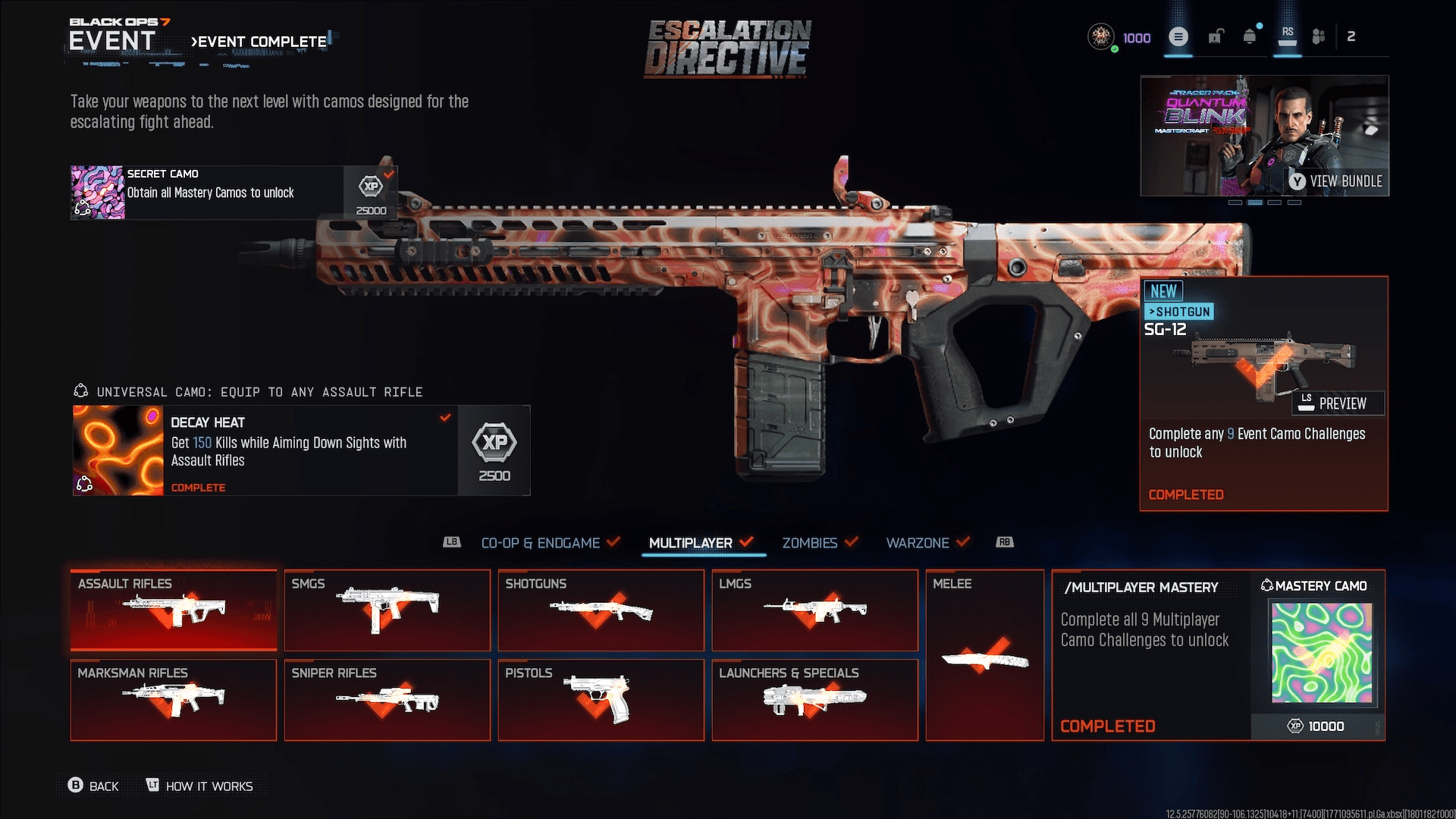Image resolution: width=1456 pixels, height=819 pixels.
Task: Select the LMGs weapon category
Action: click(x=815, y=610)
